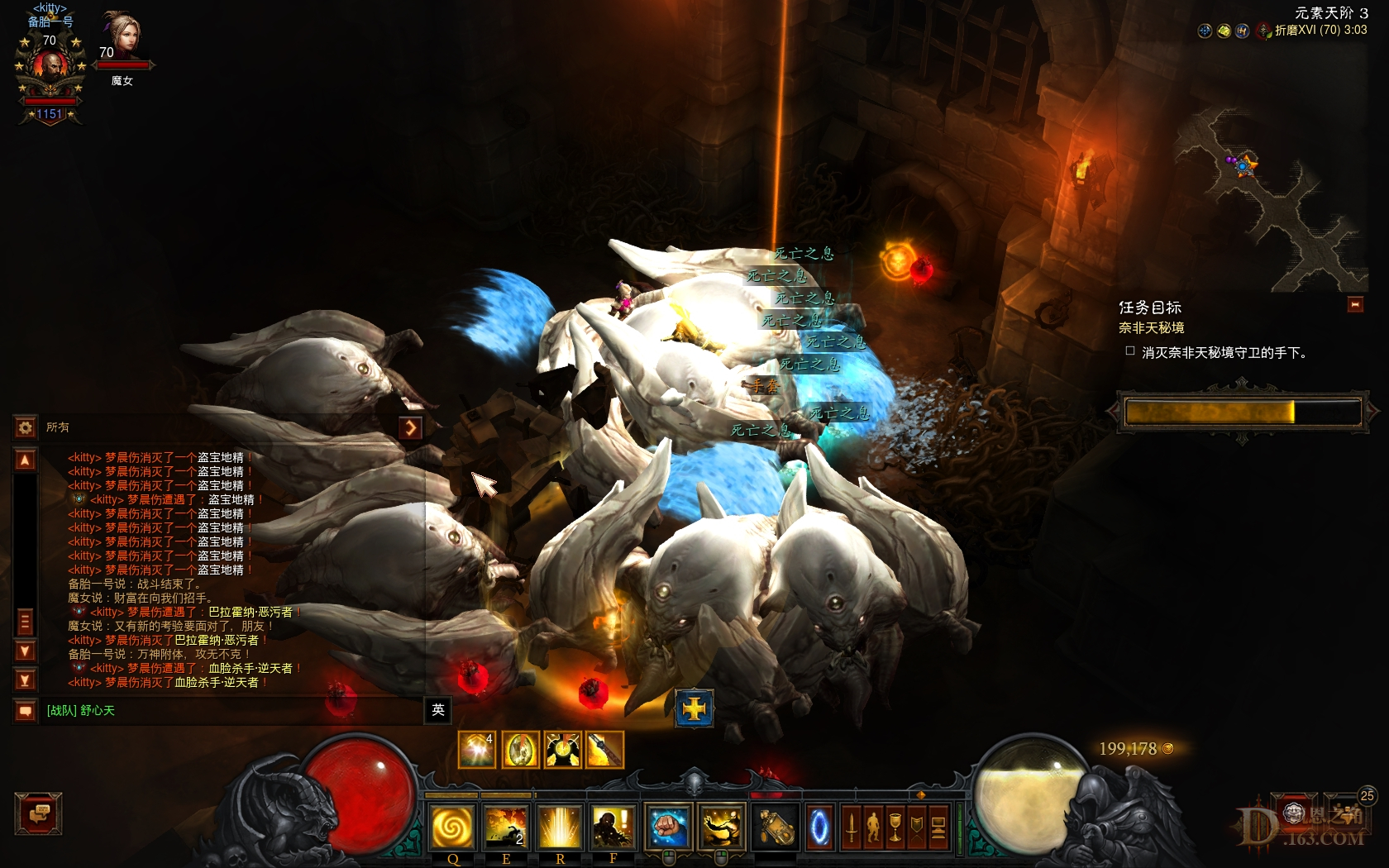This screenshot has height=868, width=1389.
Task: Expand the chat window with the orange chevron
Action: point(411,427)
